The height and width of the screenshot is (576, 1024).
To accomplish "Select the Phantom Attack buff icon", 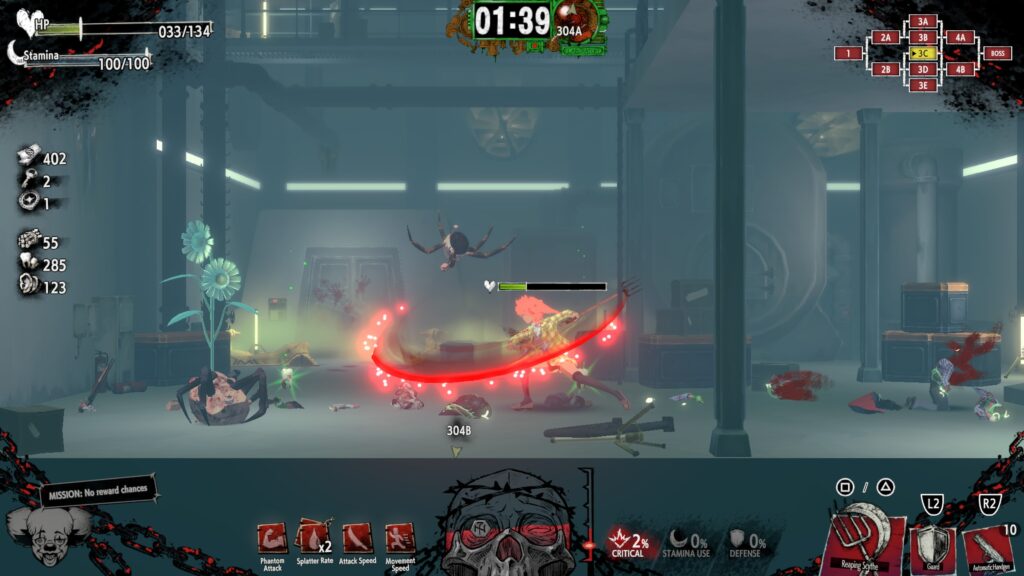I will tap(272, 538).
